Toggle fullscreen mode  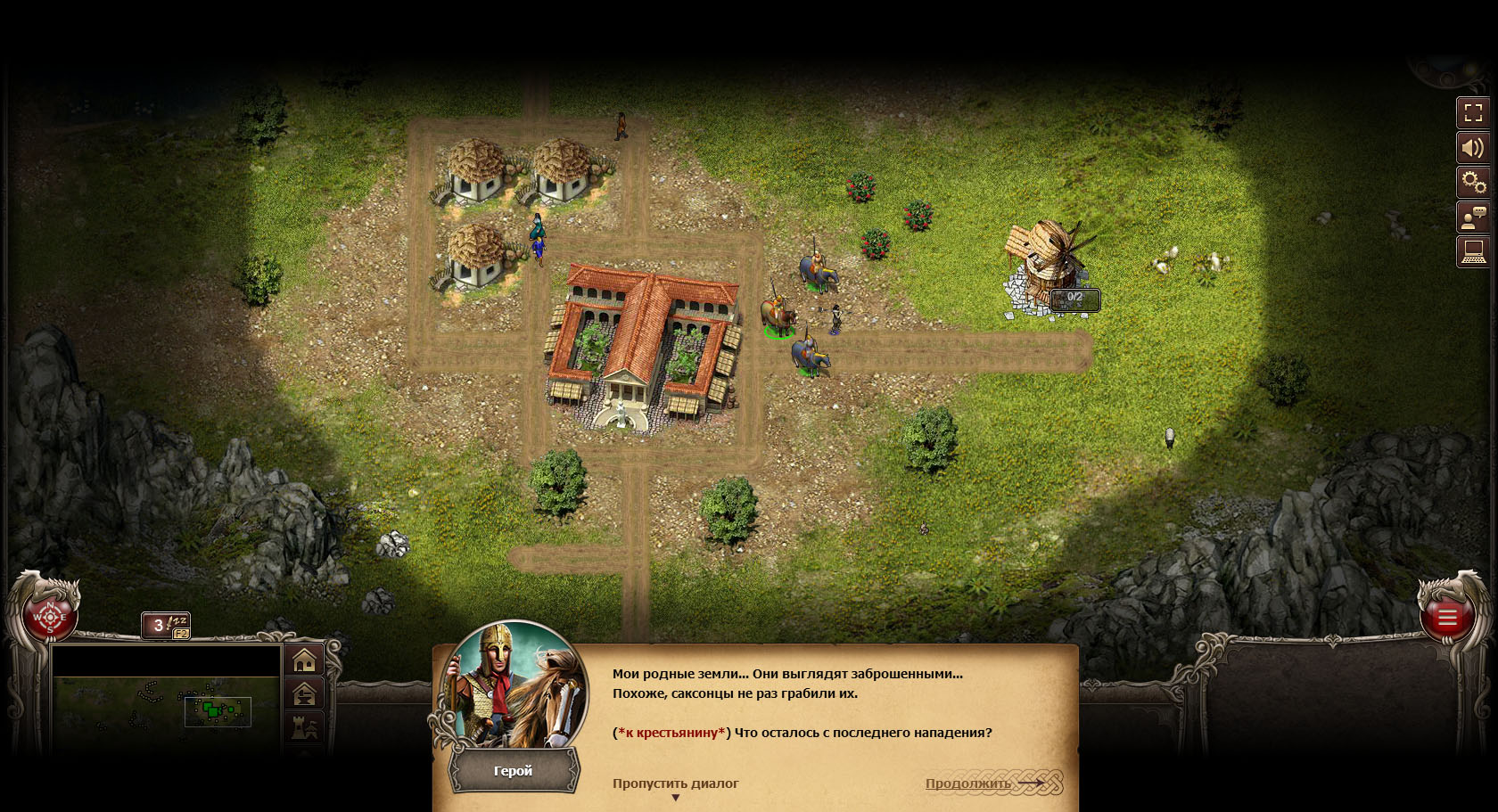coord(1473,113)
